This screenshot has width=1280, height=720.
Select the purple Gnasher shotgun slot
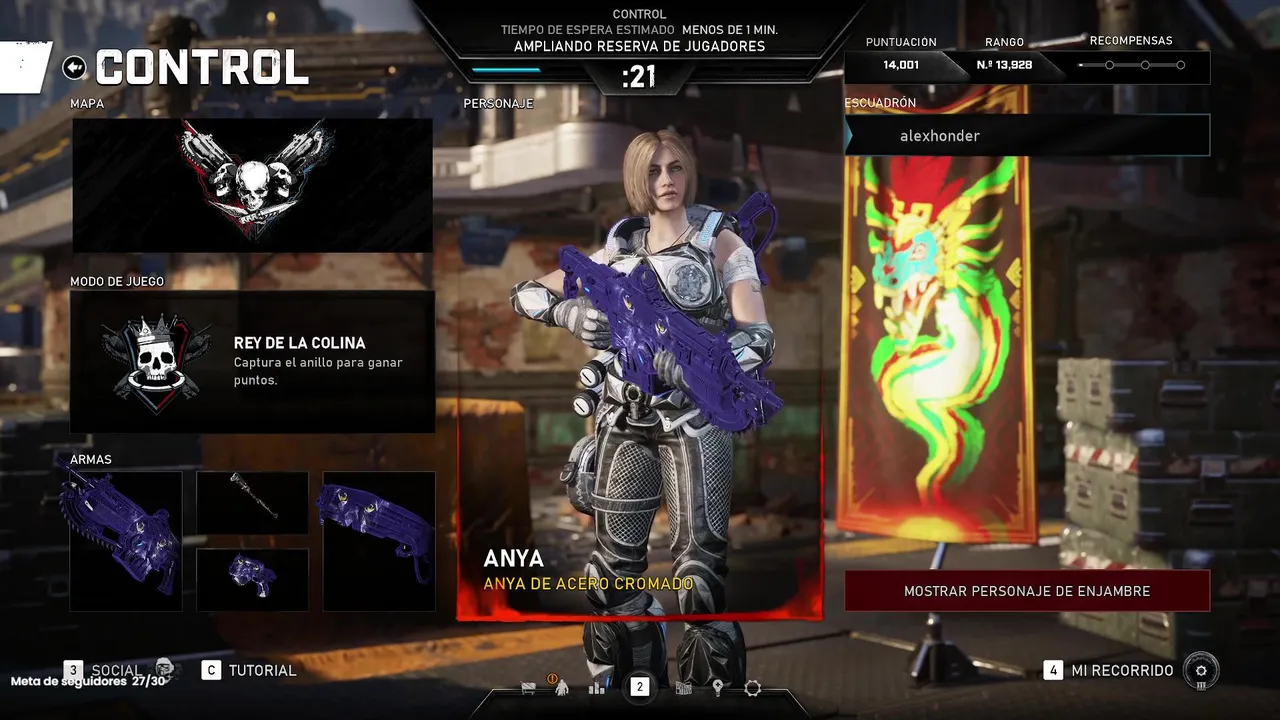378,541
